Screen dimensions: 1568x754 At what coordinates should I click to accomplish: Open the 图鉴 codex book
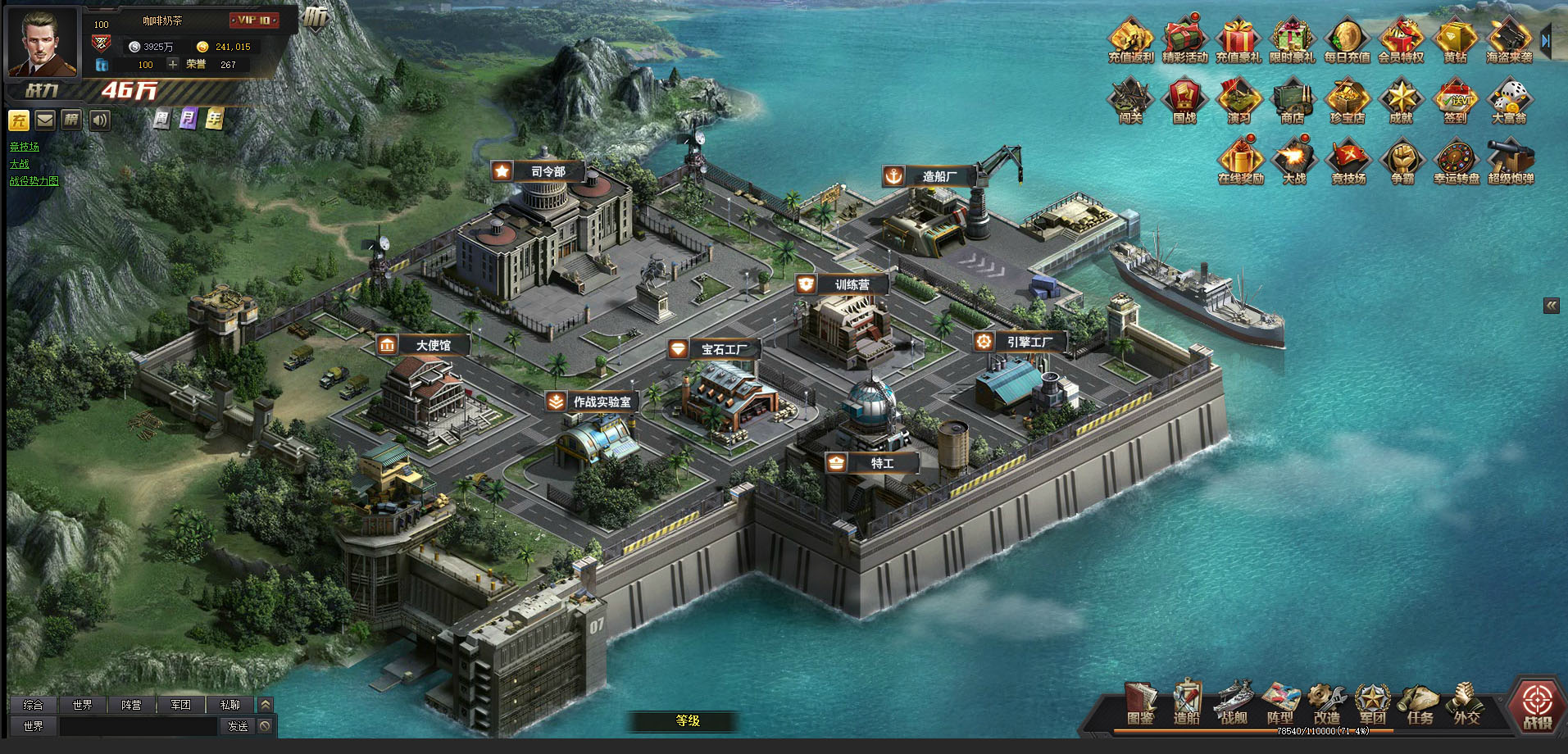pyautogui.click(x=1140, y=703)
